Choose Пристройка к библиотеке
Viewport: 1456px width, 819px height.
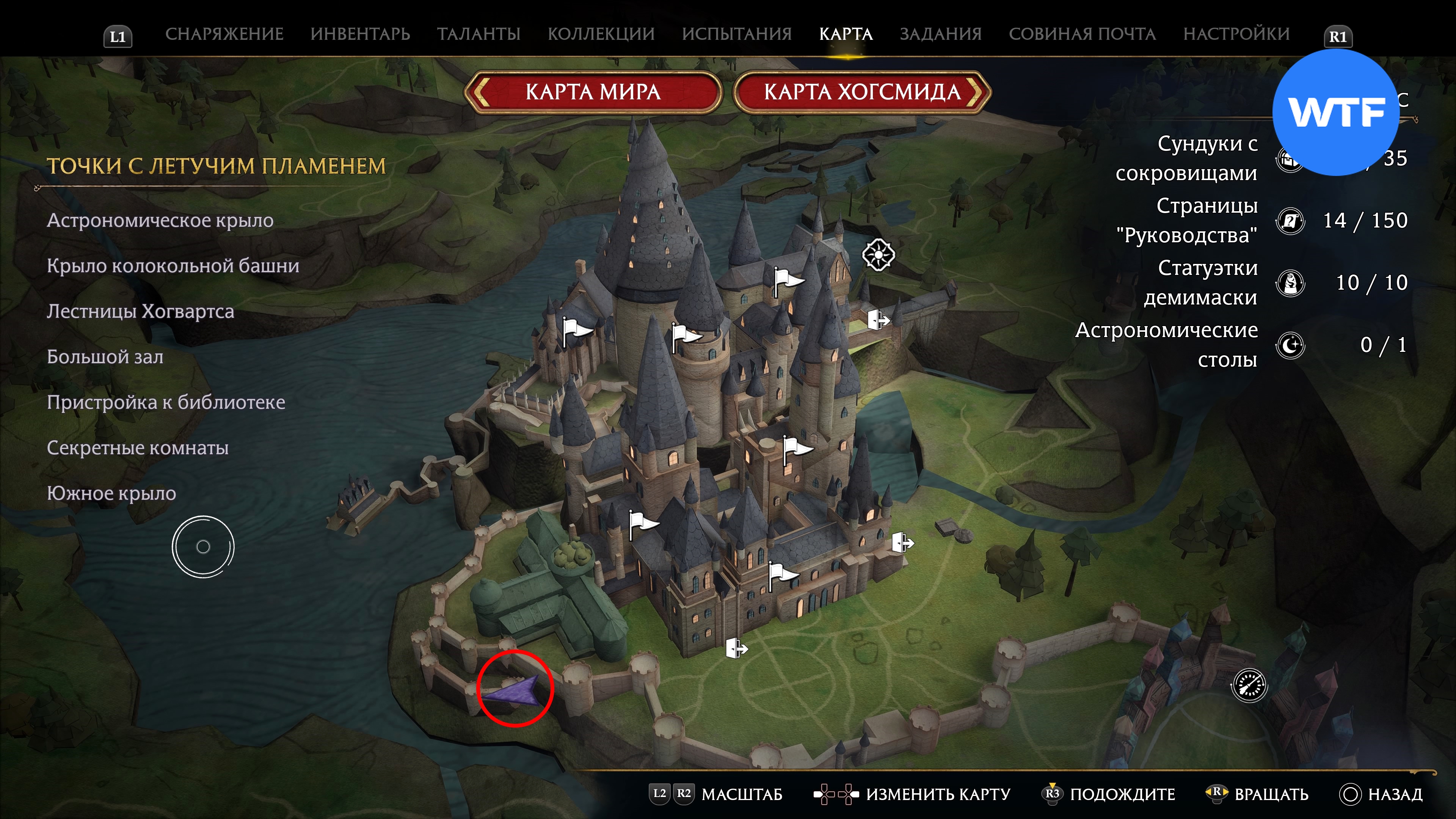[x=166, y=402]
